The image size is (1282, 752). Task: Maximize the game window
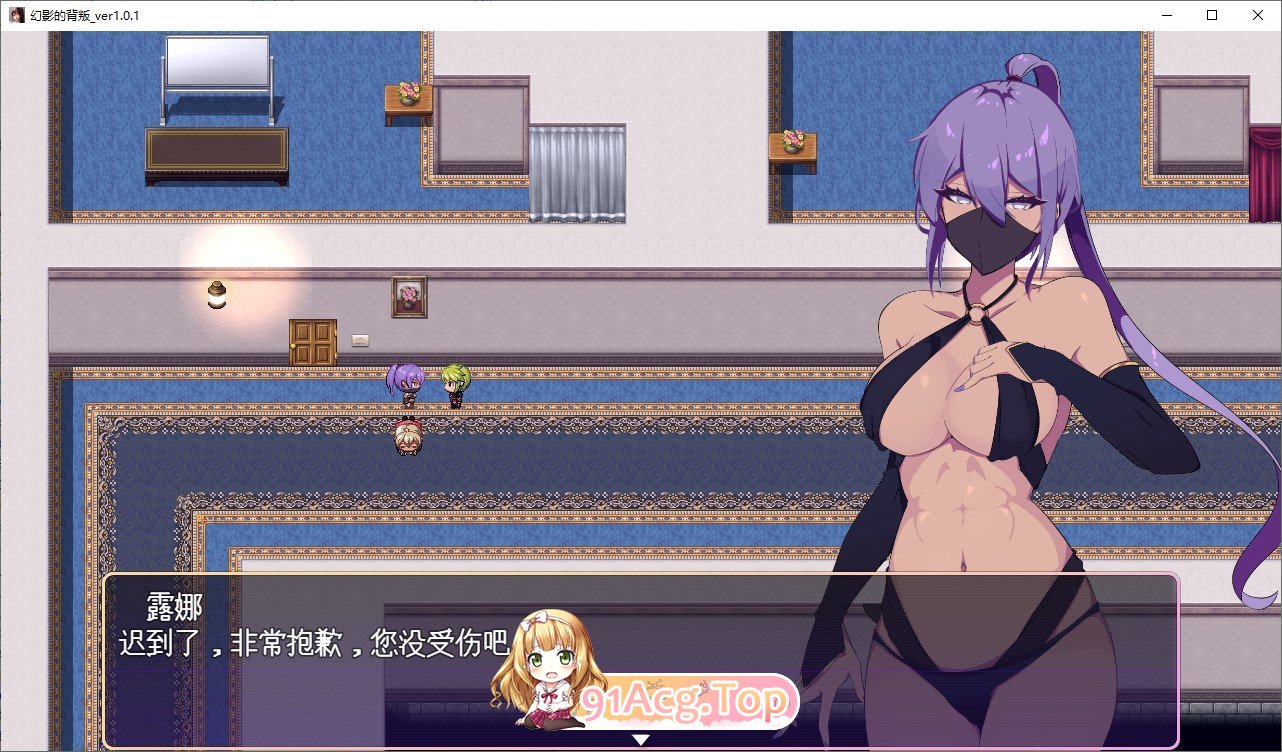(1210, 14)
